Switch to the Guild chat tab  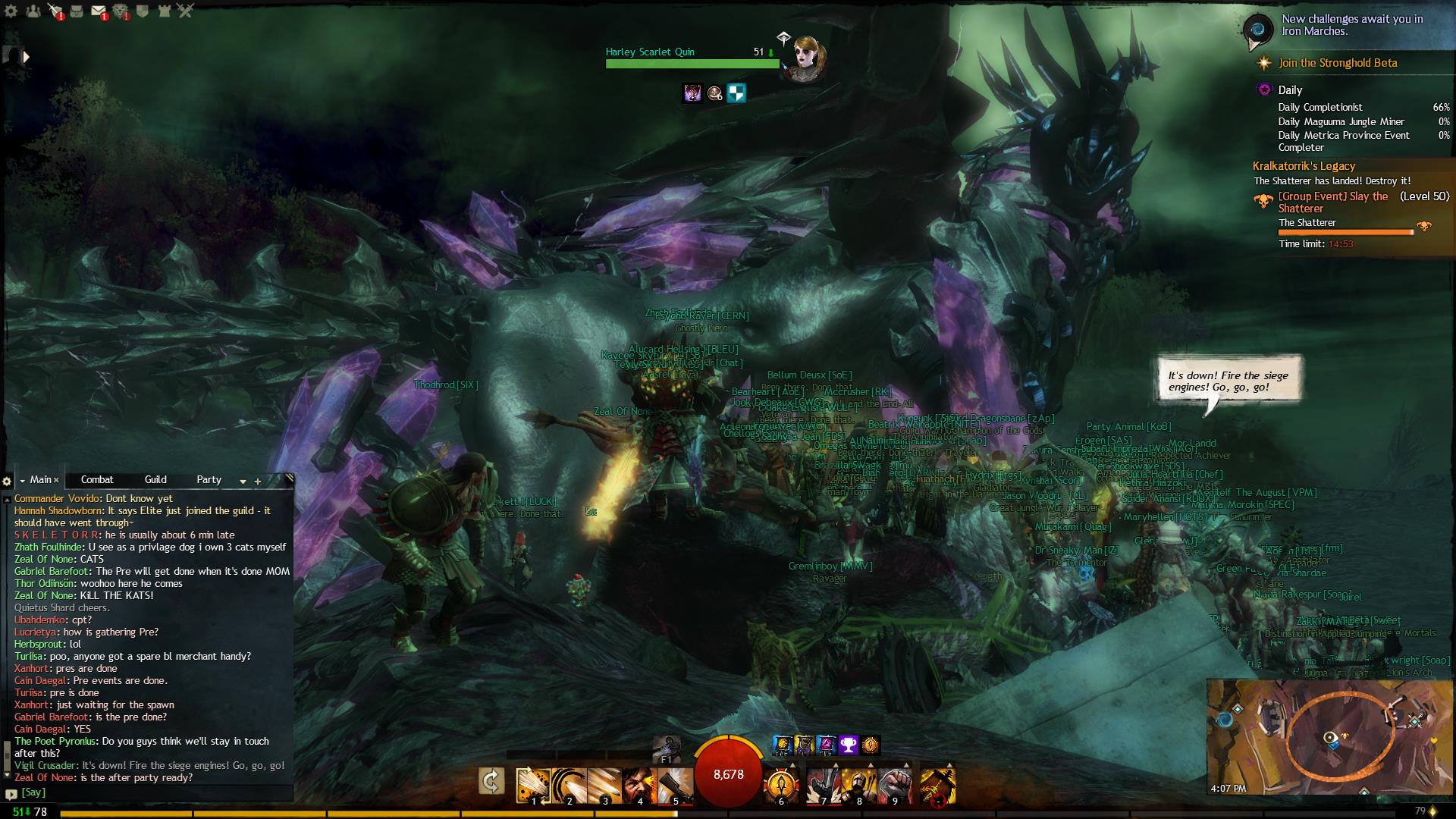[x=155, y=479]
